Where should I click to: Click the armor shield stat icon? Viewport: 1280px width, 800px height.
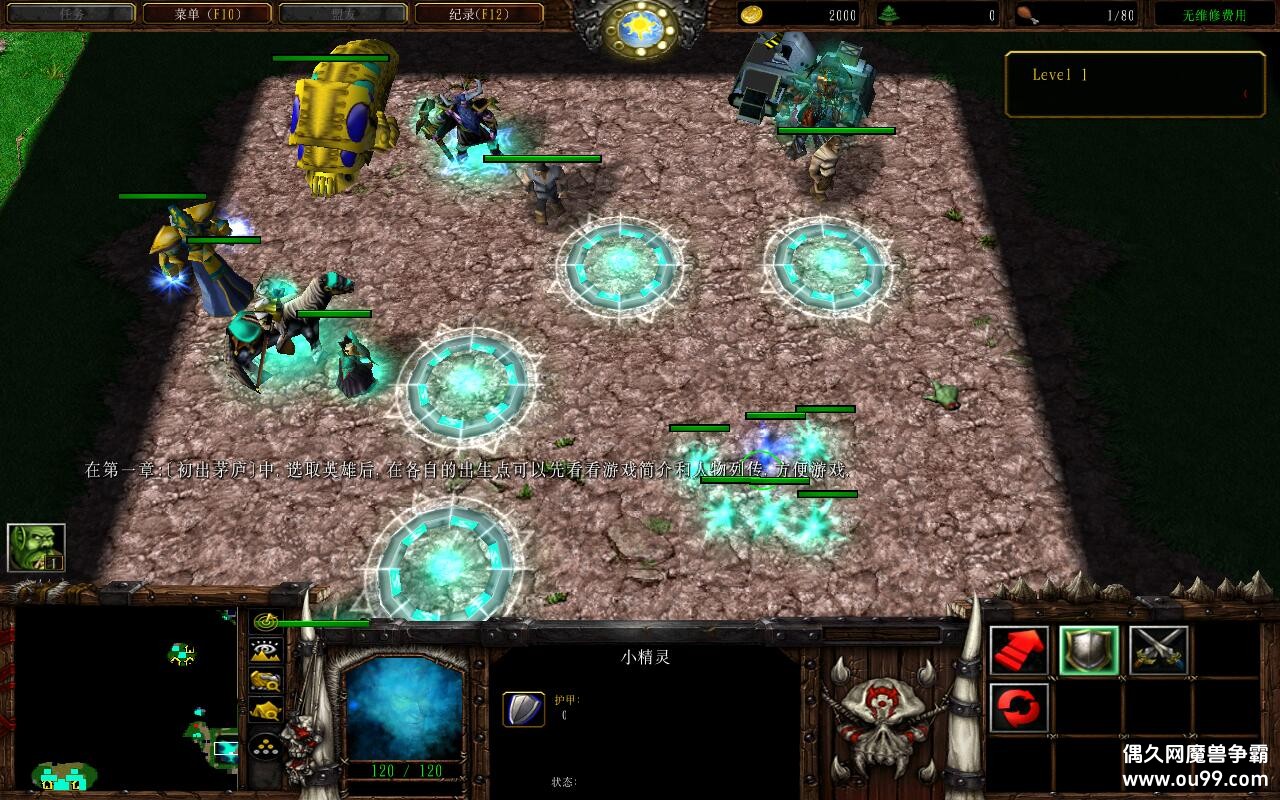(523, 708)
